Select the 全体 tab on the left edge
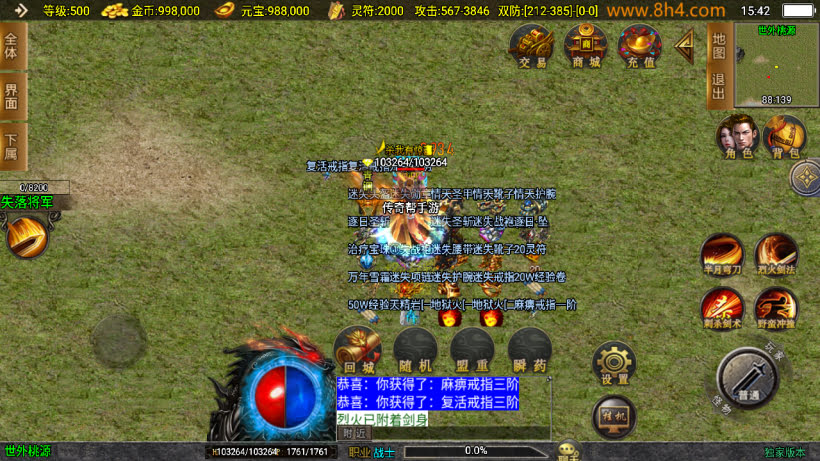Screen dimensions: 820x461 tap(12, 47)
